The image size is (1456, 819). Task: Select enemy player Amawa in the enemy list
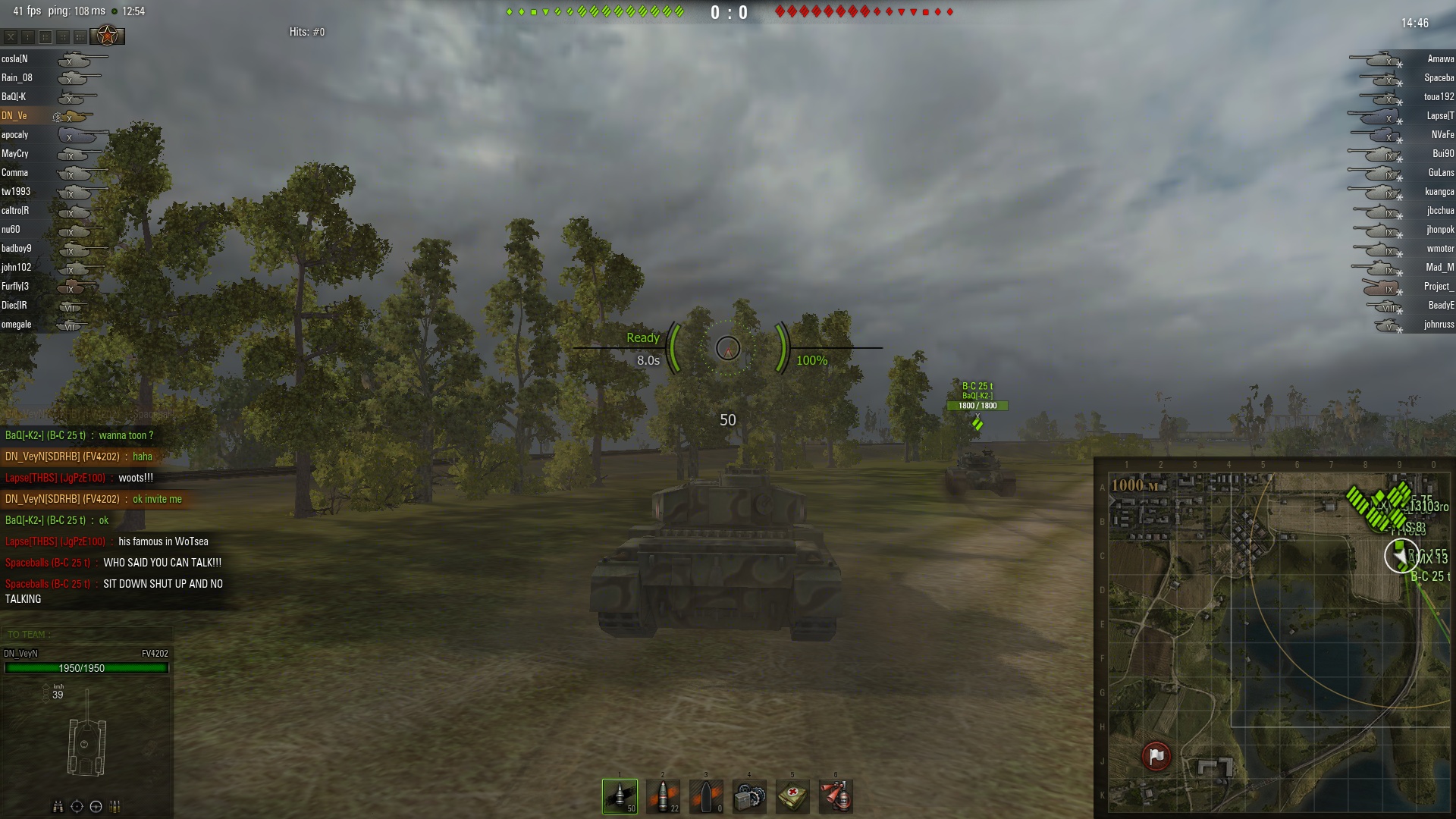(x=1440, y=59)
